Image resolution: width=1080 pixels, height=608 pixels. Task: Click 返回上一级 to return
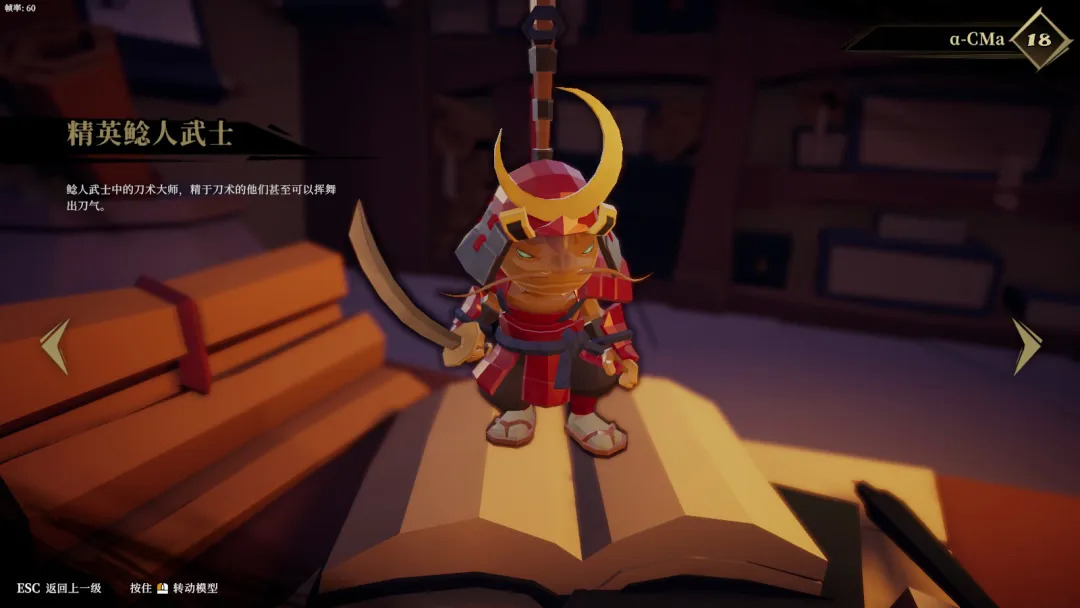pyautogui.click(x=72, y=588)
